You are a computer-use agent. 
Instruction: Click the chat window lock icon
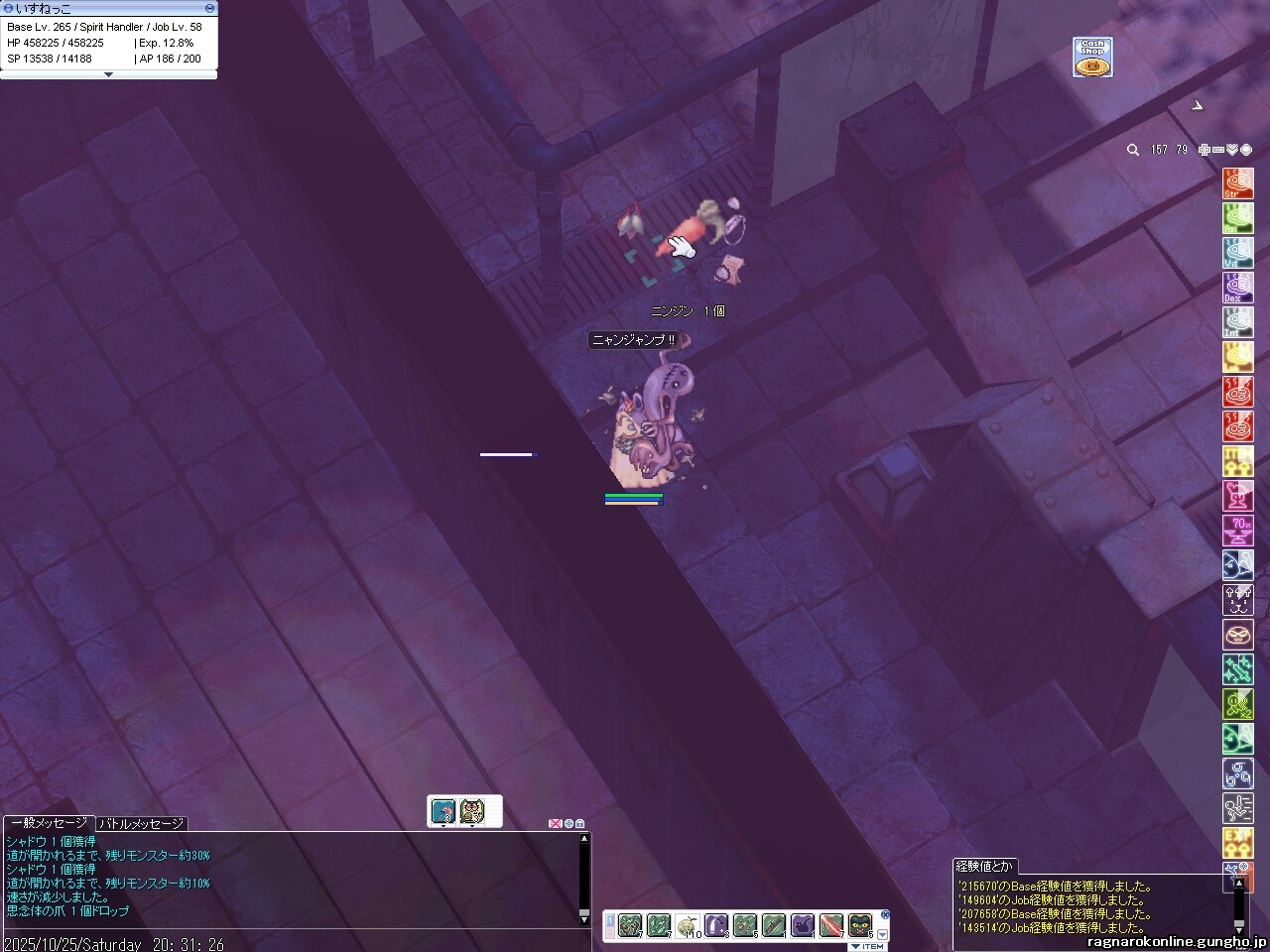[580, 824]
